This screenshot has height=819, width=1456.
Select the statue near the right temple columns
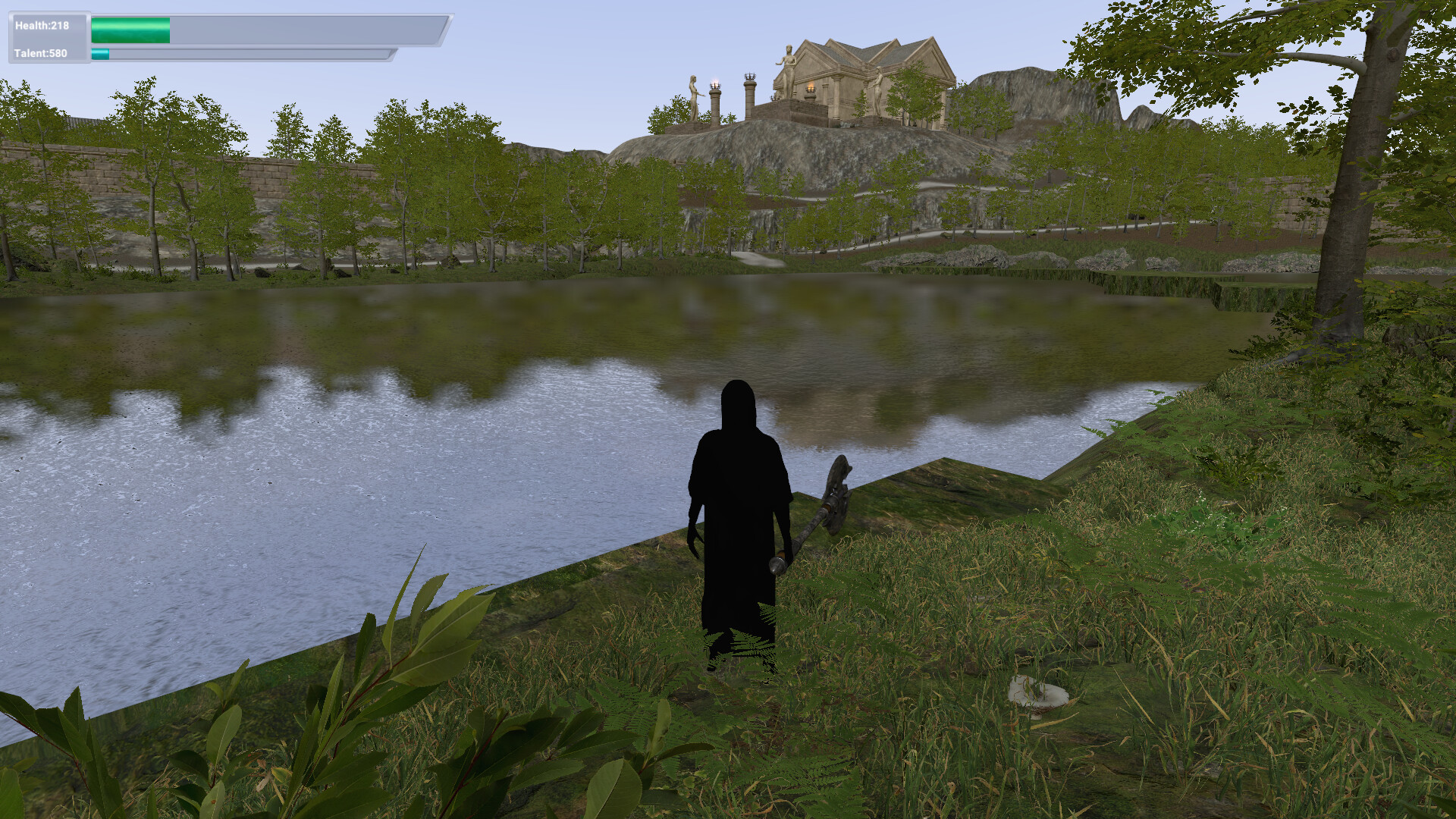click(879, 89)
